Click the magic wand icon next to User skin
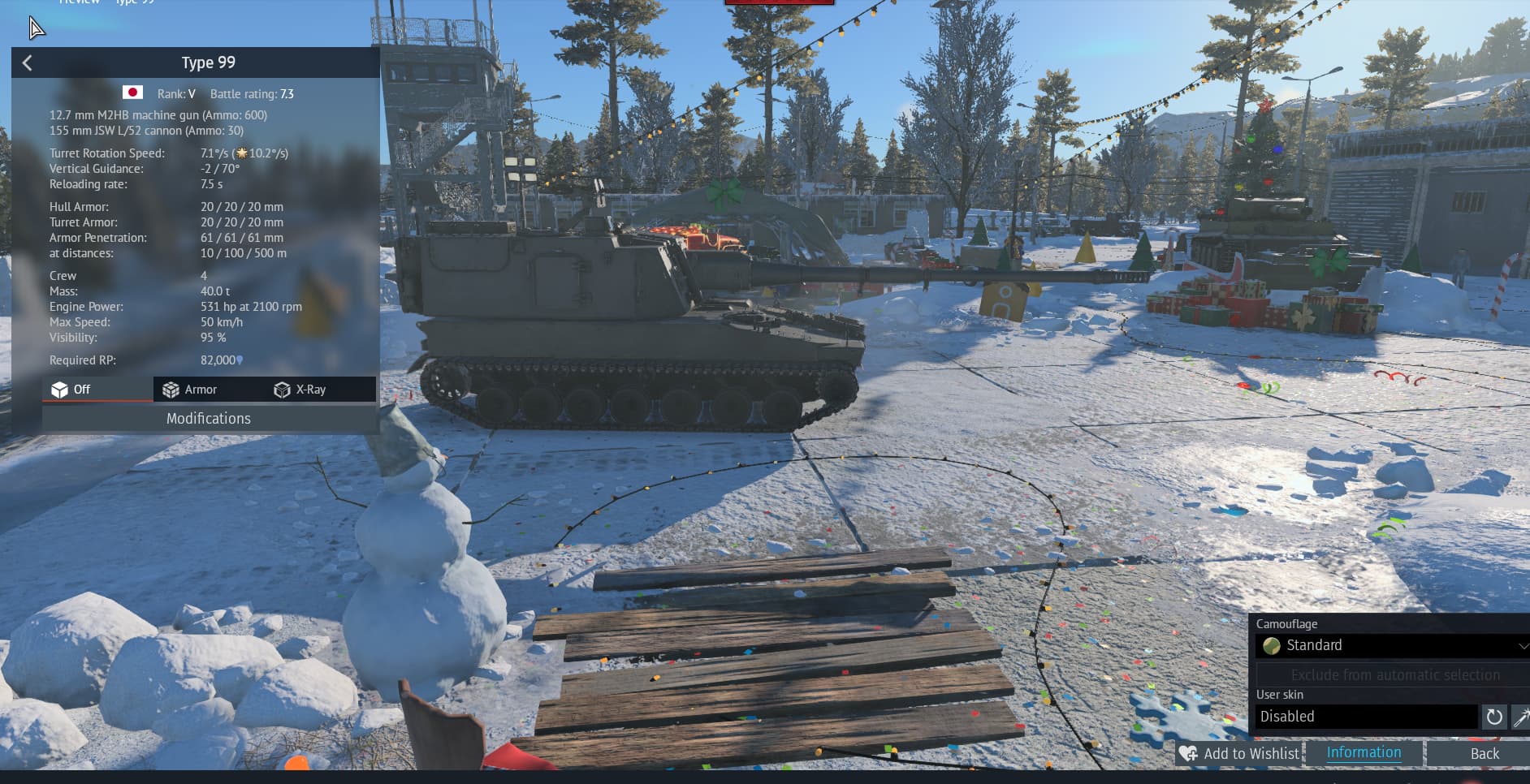 [x=1521, y=717]
